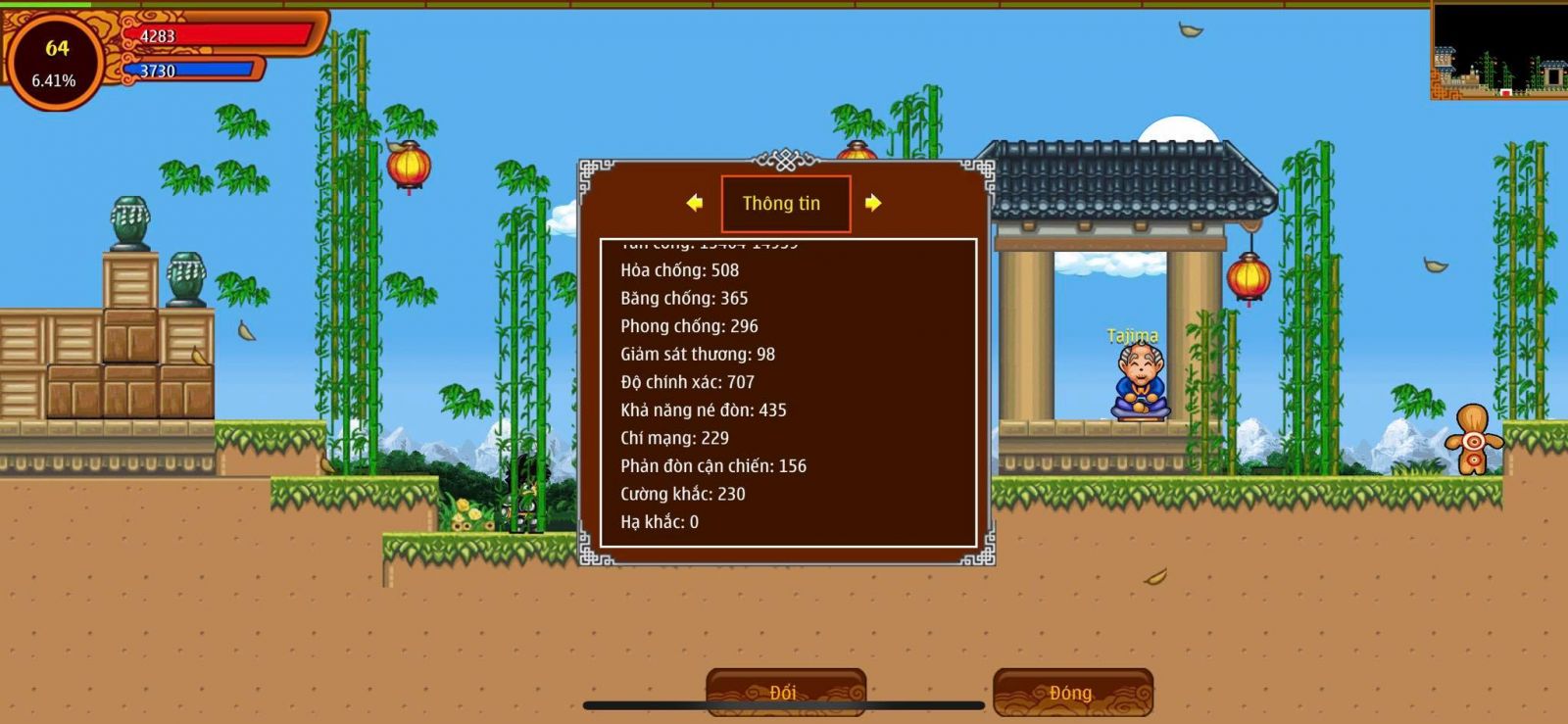Screen dimensions: 1568x724
Task: Tap the Đổi button
Action: tap(785, 692)
